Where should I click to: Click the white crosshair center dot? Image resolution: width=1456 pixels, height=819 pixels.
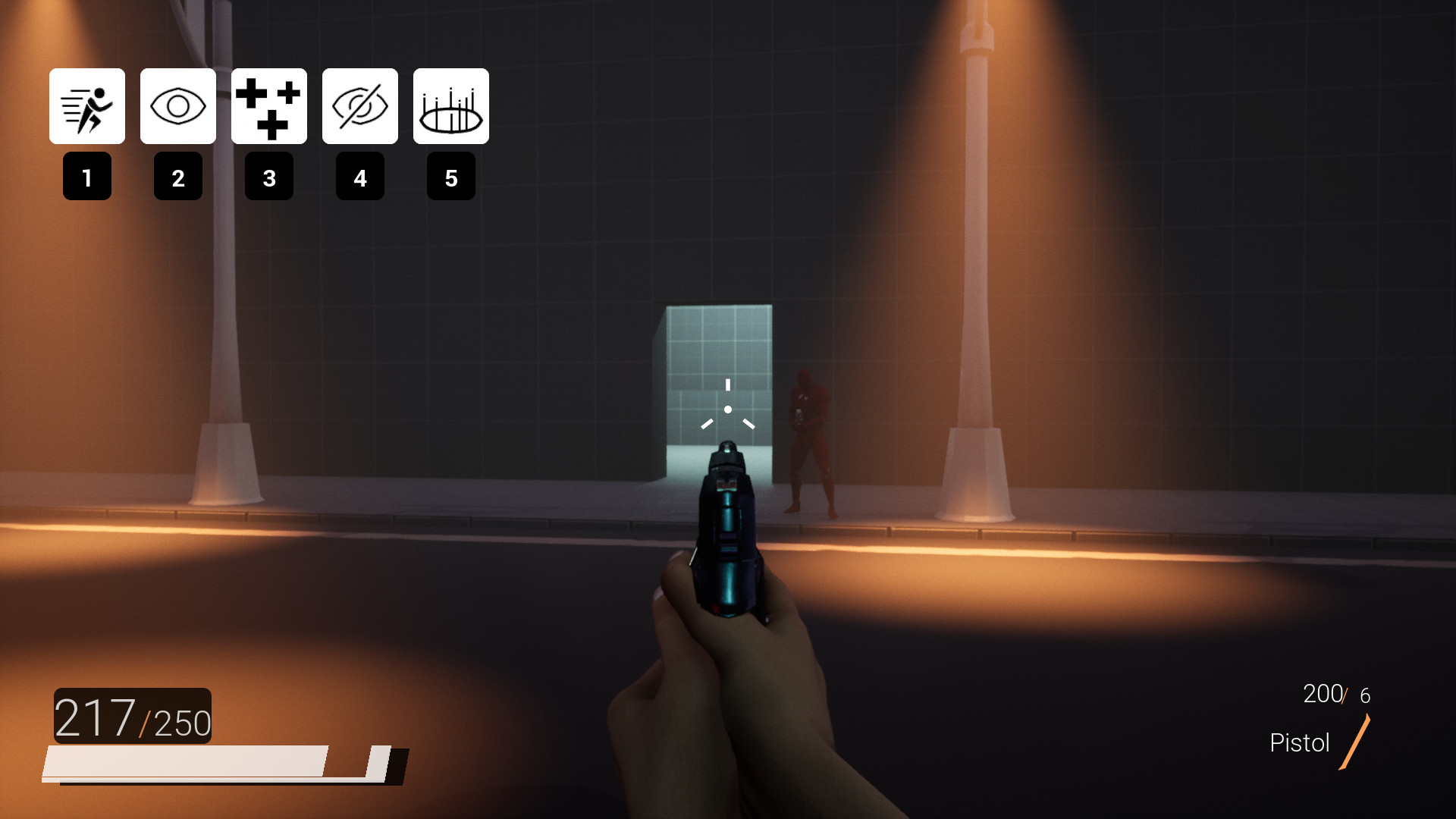728,409
